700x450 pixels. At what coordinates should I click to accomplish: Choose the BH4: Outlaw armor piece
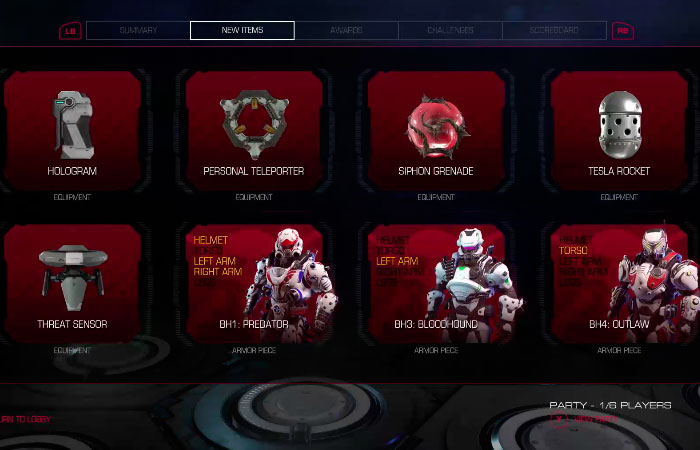click(619, 283)
